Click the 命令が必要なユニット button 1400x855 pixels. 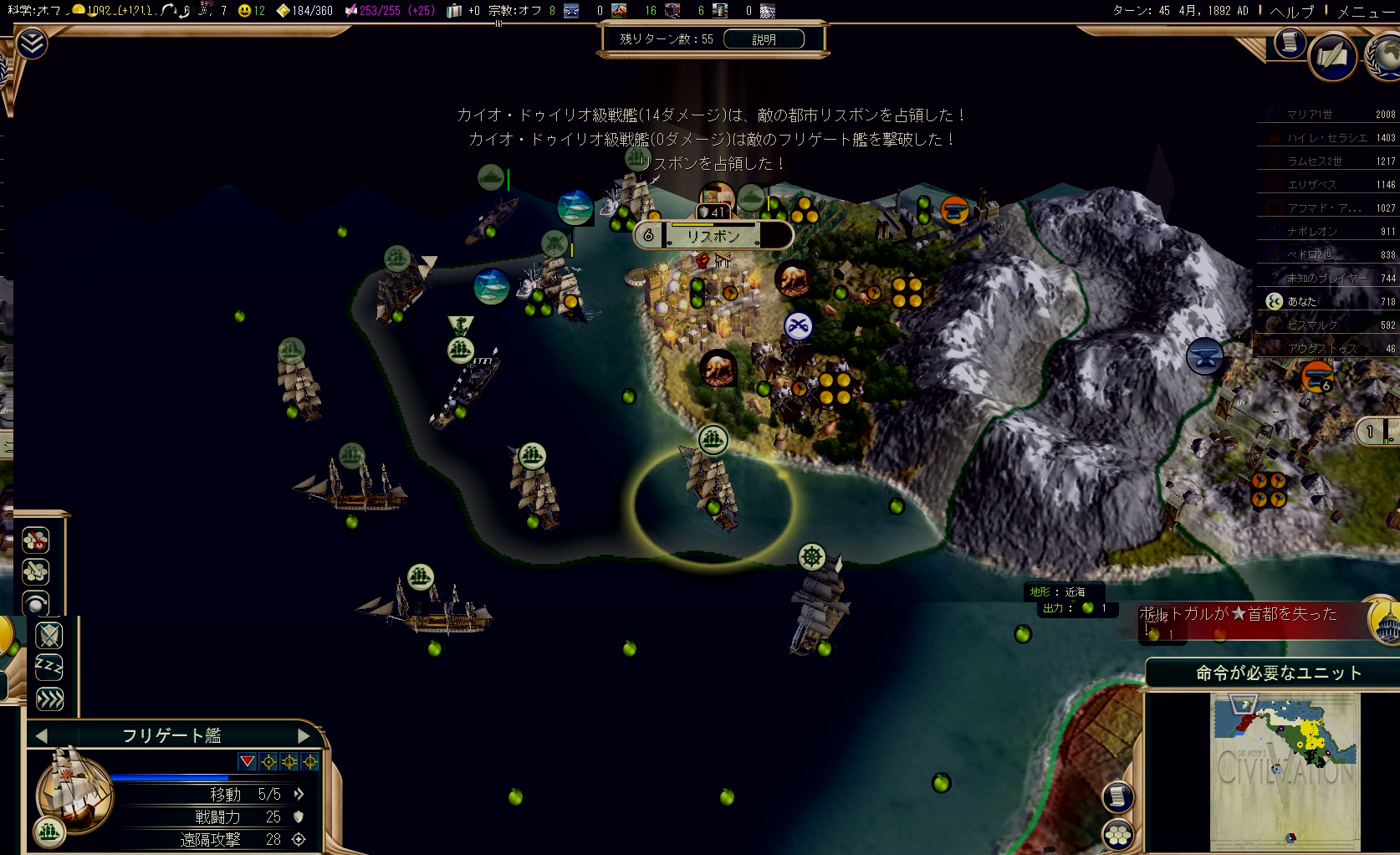coord(1278,673)
